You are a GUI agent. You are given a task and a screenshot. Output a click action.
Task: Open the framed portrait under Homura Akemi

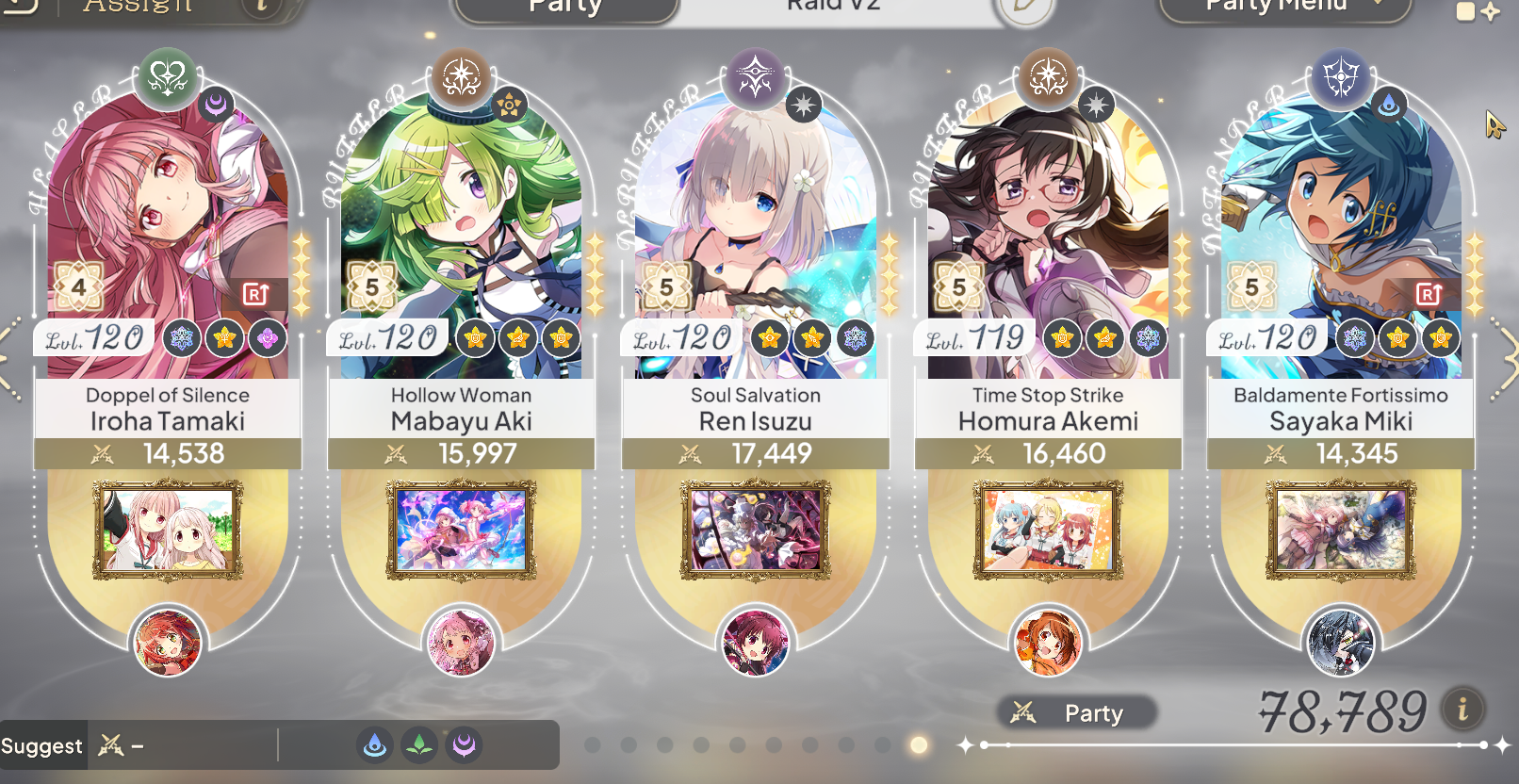pyautogui.click(x=1048, y=530)
